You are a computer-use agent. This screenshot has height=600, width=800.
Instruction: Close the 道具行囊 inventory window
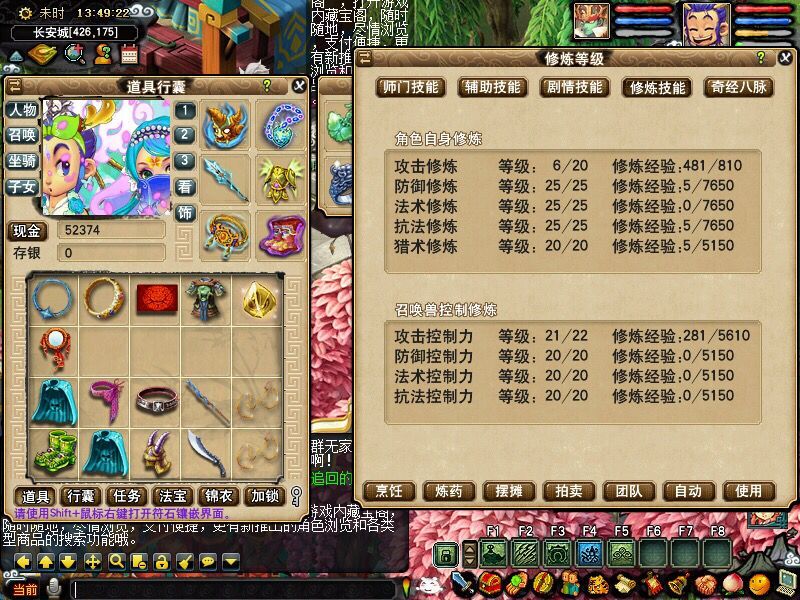click(x=298, y=86)
